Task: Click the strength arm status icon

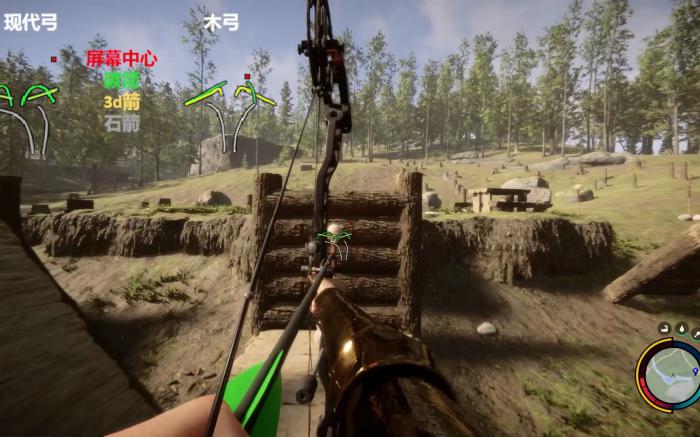Action: click(x=664, y=329)
